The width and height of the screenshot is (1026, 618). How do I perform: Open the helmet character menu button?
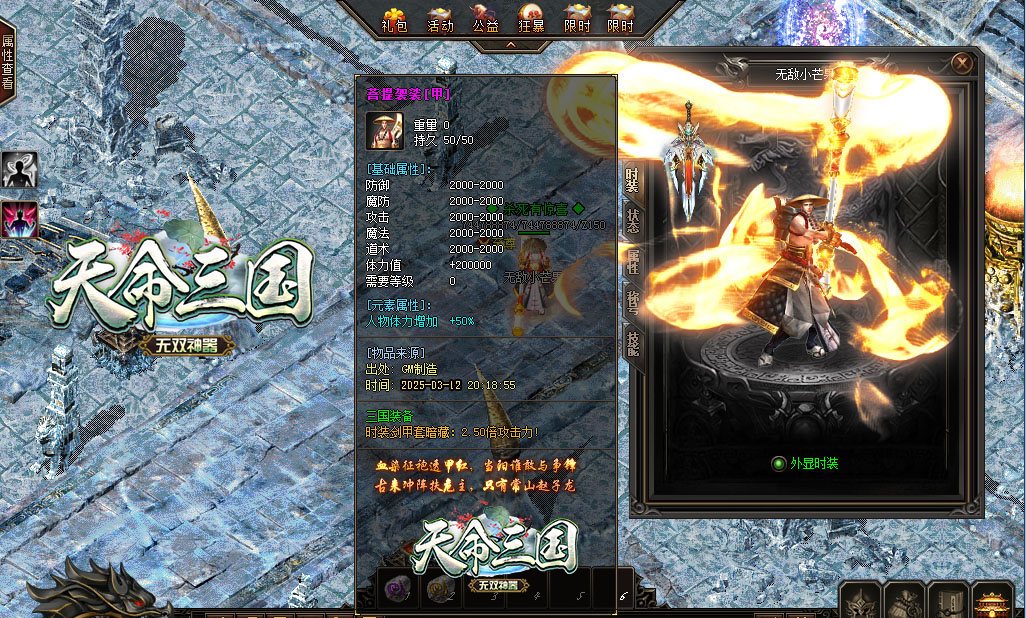tap(859, 600)
